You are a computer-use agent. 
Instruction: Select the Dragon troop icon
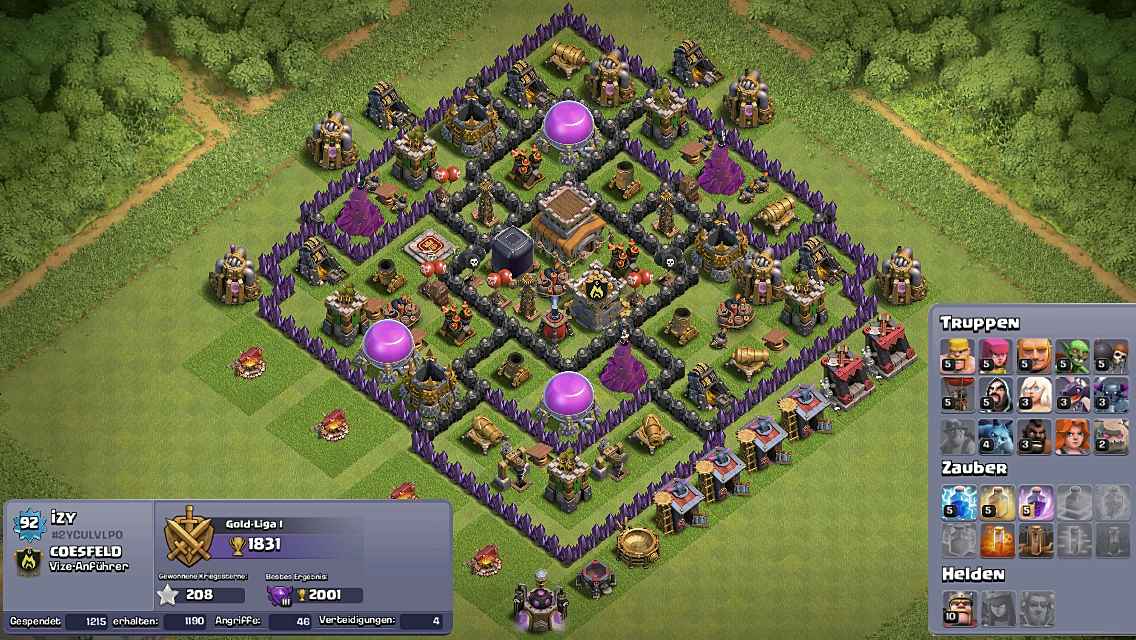point(1072,395)
